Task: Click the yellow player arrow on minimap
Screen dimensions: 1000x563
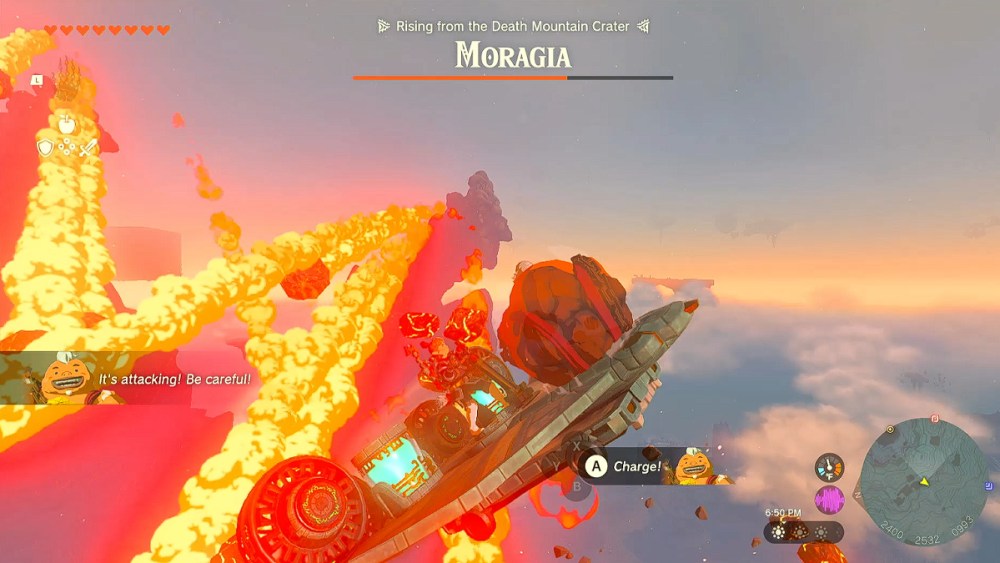Action: (924, 482)
